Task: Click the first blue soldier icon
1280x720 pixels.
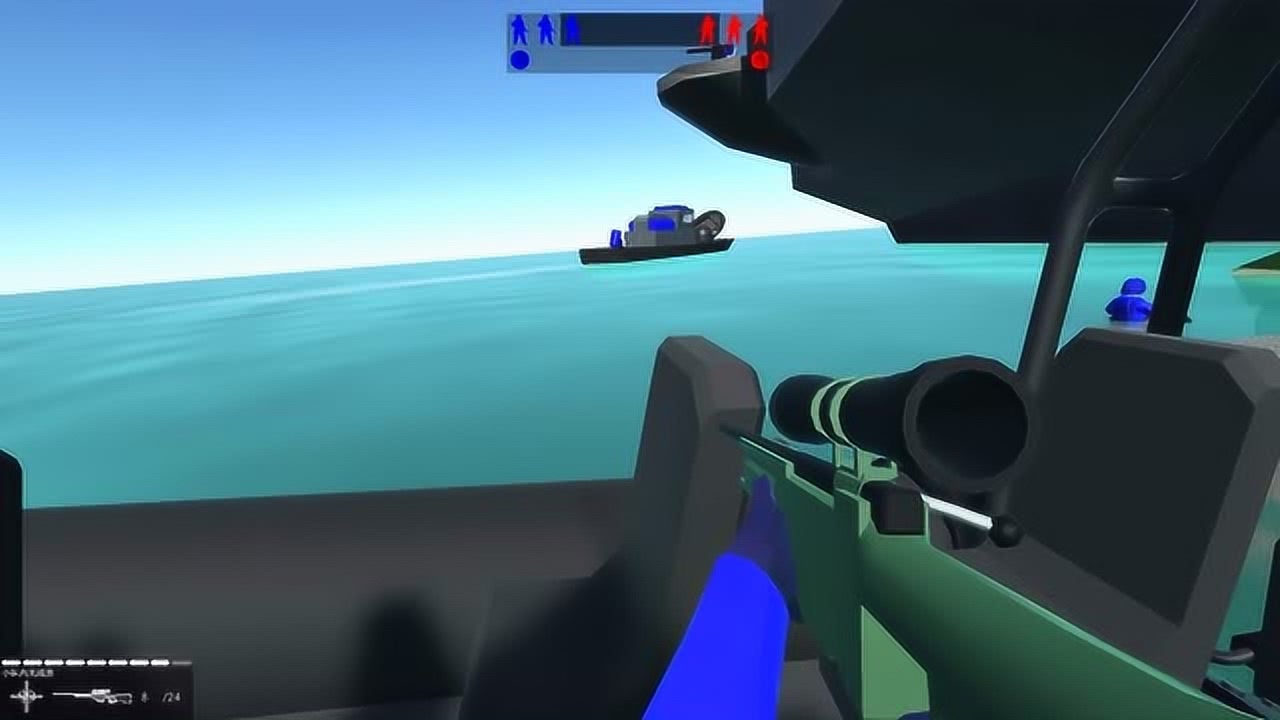Action: click(519, 28)
